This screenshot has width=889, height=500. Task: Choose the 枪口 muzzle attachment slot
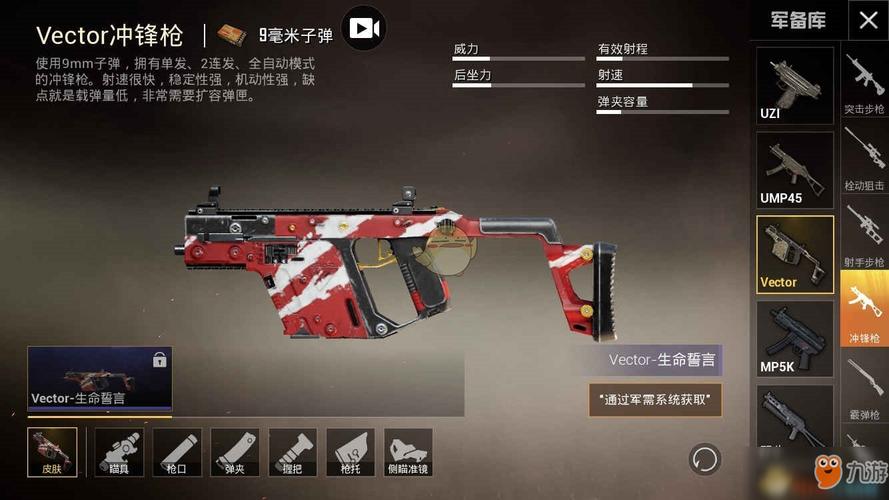(177, 452)
